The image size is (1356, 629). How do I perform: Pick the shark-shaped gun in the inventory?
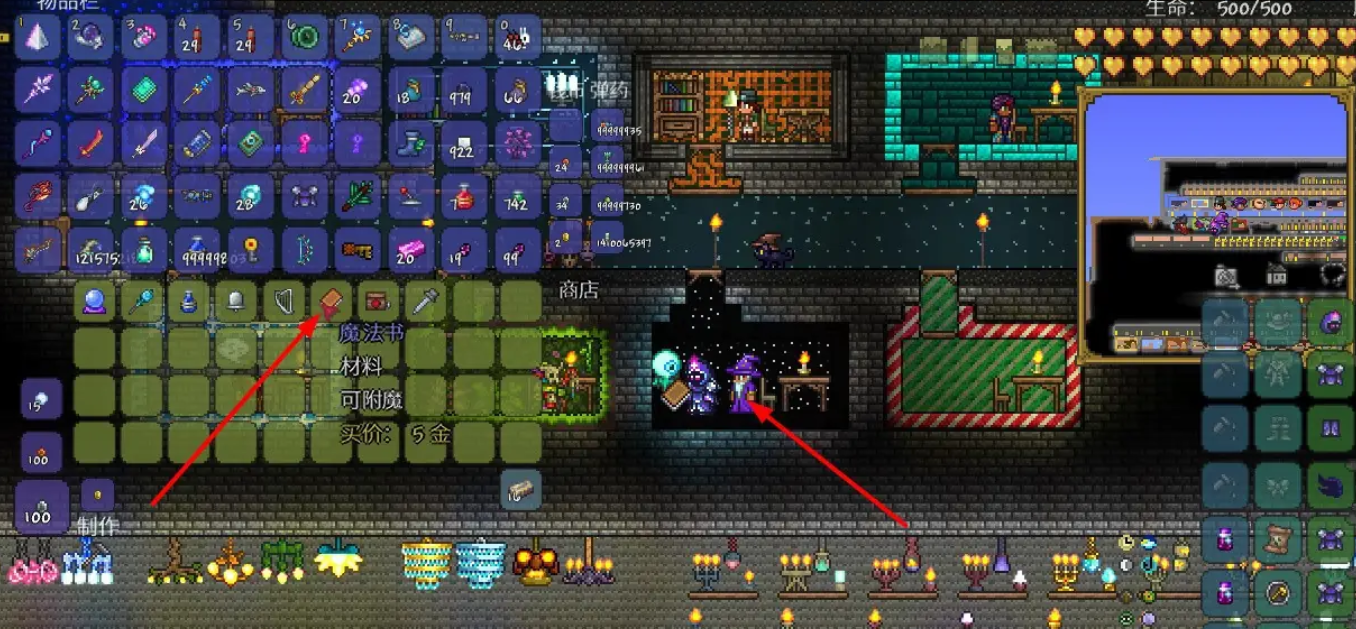pyautogui.click(x=248, y=91)
